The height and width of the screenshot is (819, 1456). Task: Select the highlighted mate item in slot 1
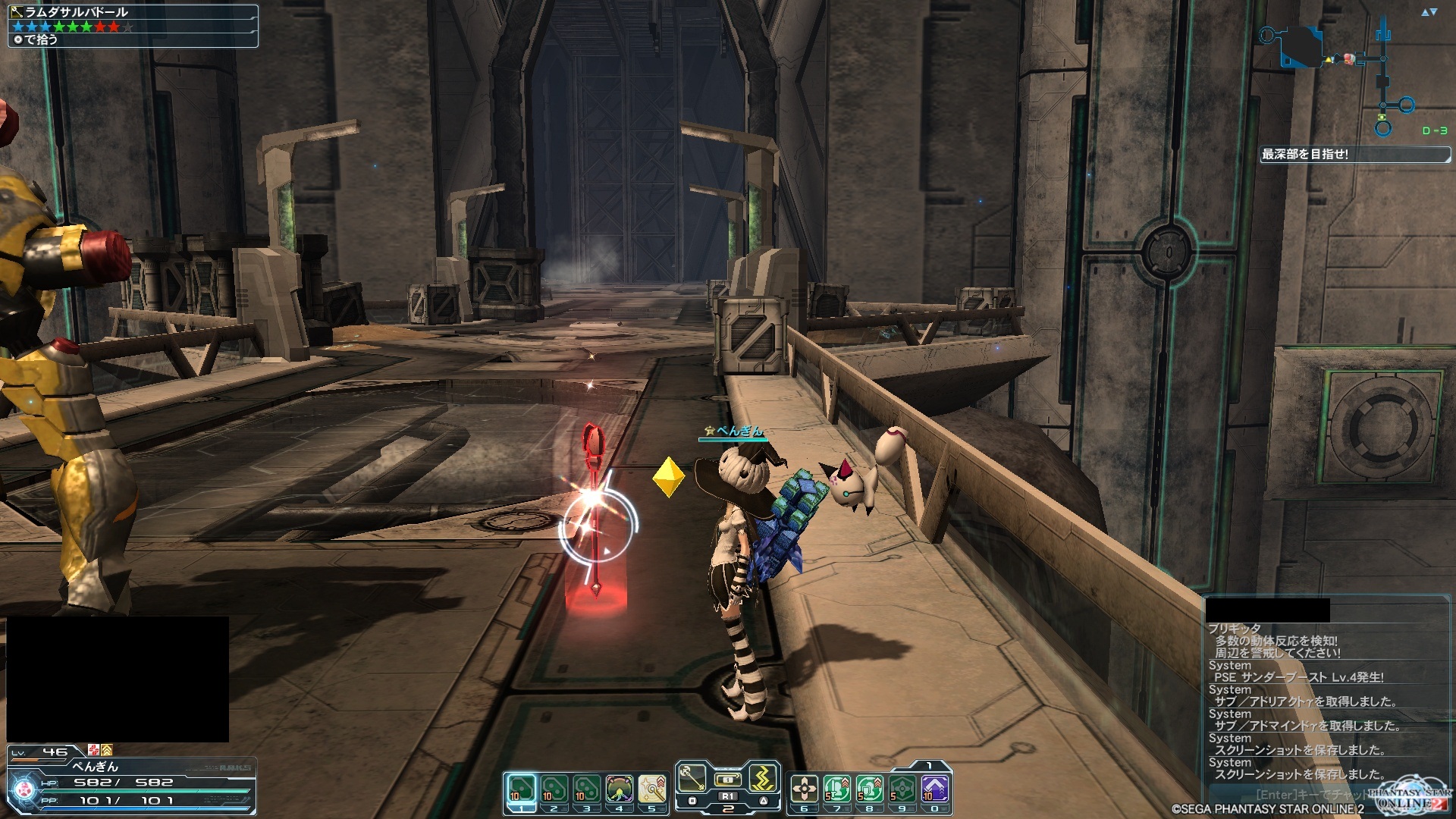(520, 789)
